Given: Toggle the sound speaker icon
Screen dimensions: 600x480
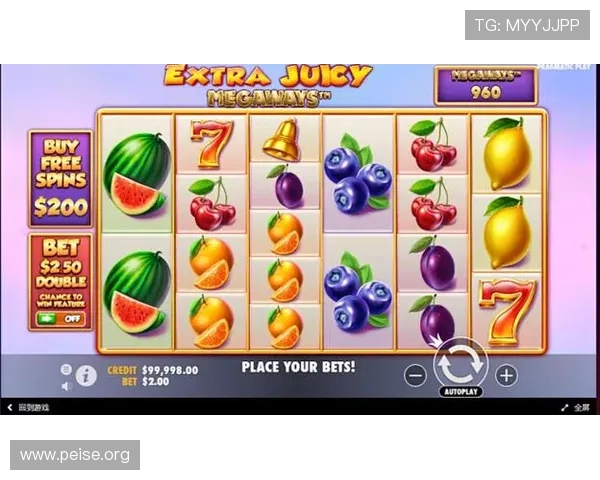Looking at the screenshot, I should [66, 385].
